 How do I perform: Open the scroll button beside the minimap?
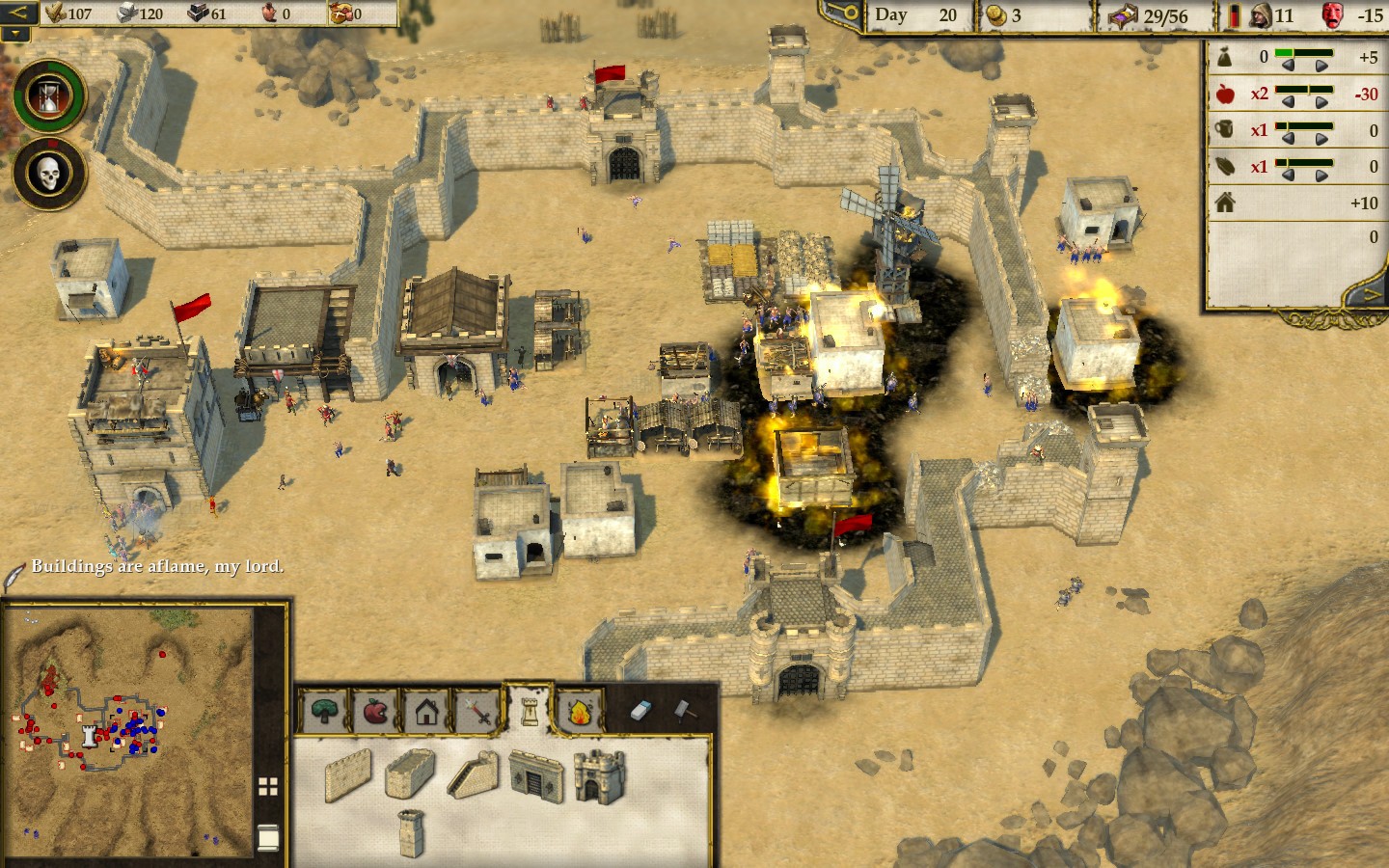[x=268, y=837]
